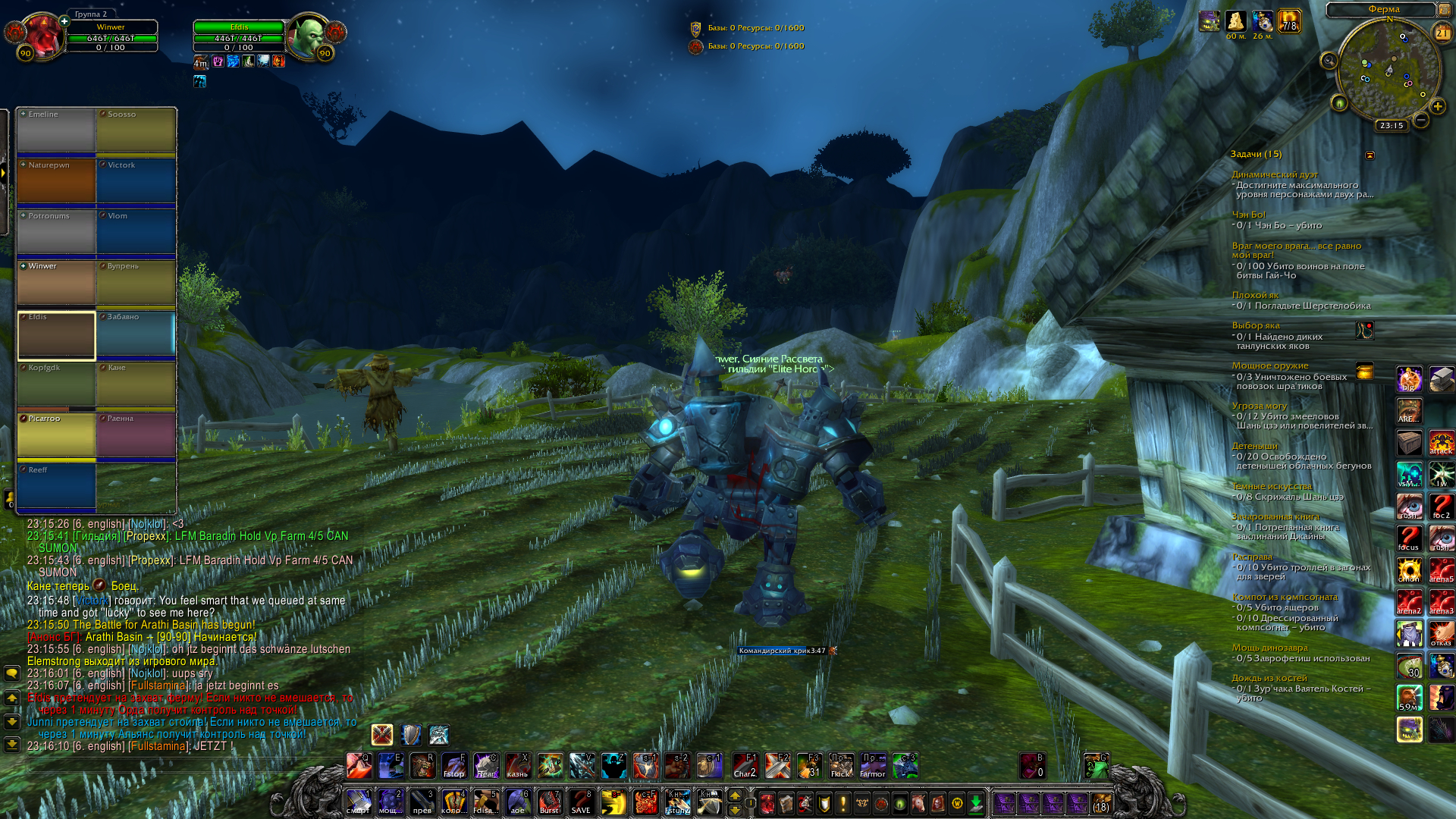This screenshot has height=819, width=1456.
Task: Select Picarroo's raid frame
Action: click(57, 435)
